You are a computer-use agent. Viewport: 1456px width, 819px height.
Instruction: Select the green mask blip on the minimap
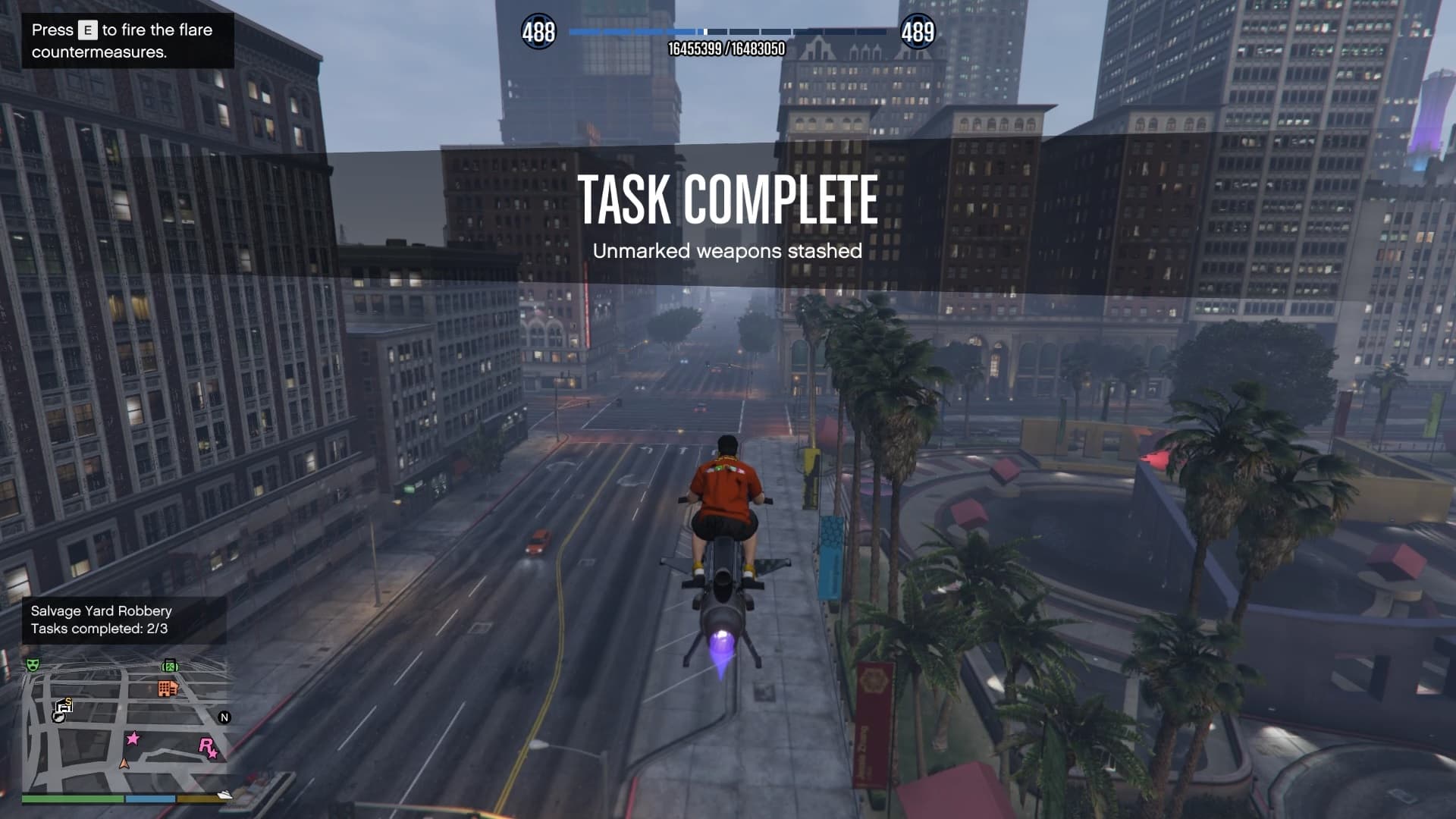pos(33,665)
